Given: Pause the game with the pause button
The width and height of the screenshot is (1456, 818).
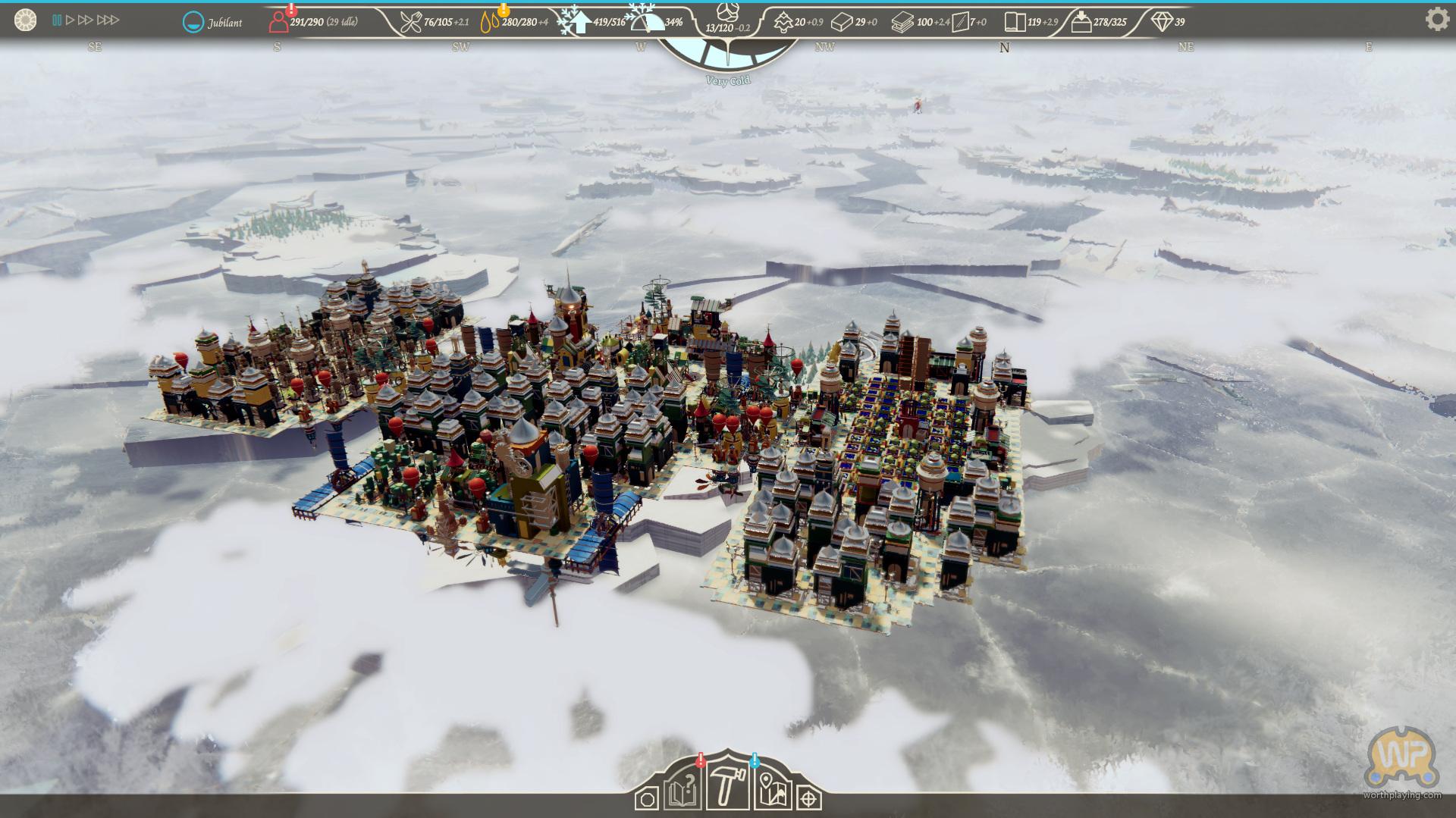Looking at the screenshot, I should pyautogui.click(x=57, y=20).
